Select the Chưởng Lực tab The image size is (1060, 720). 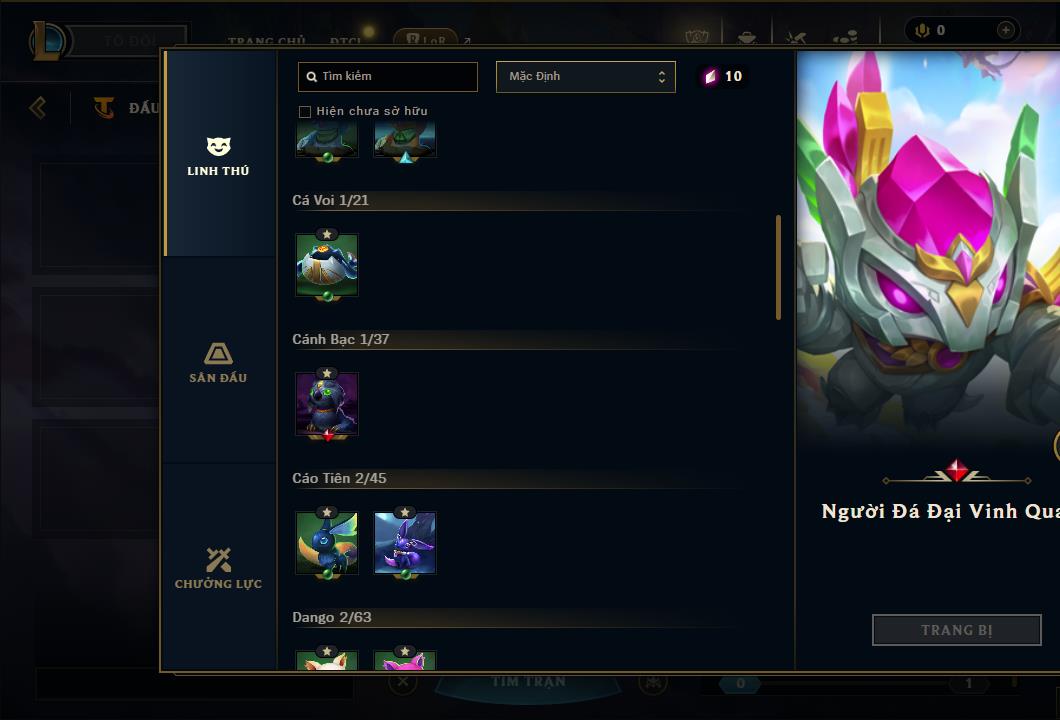click(218, 568)
